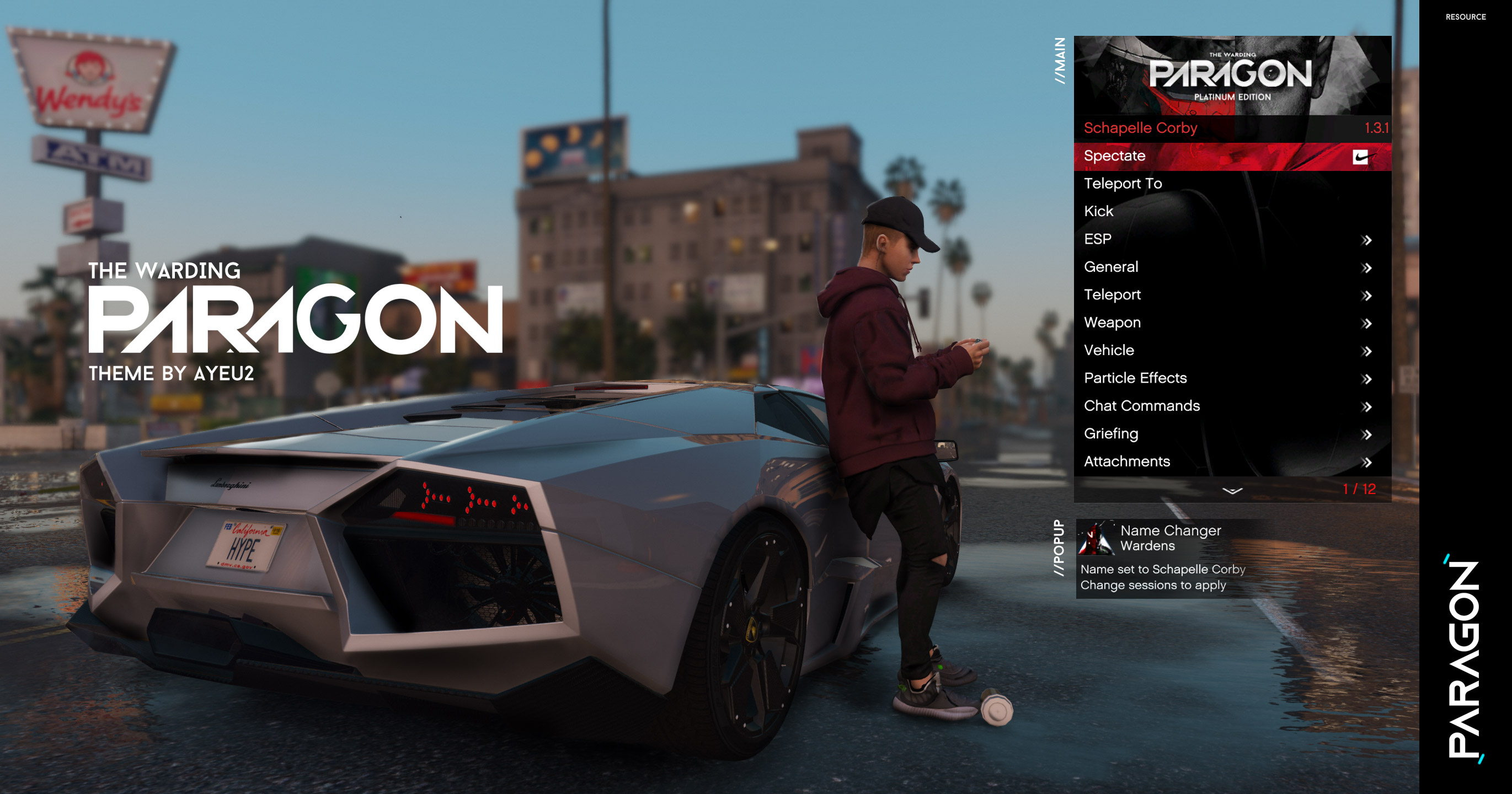Select the Kick option
This screenshot has height=794, width=1512.
[1098, 211]
